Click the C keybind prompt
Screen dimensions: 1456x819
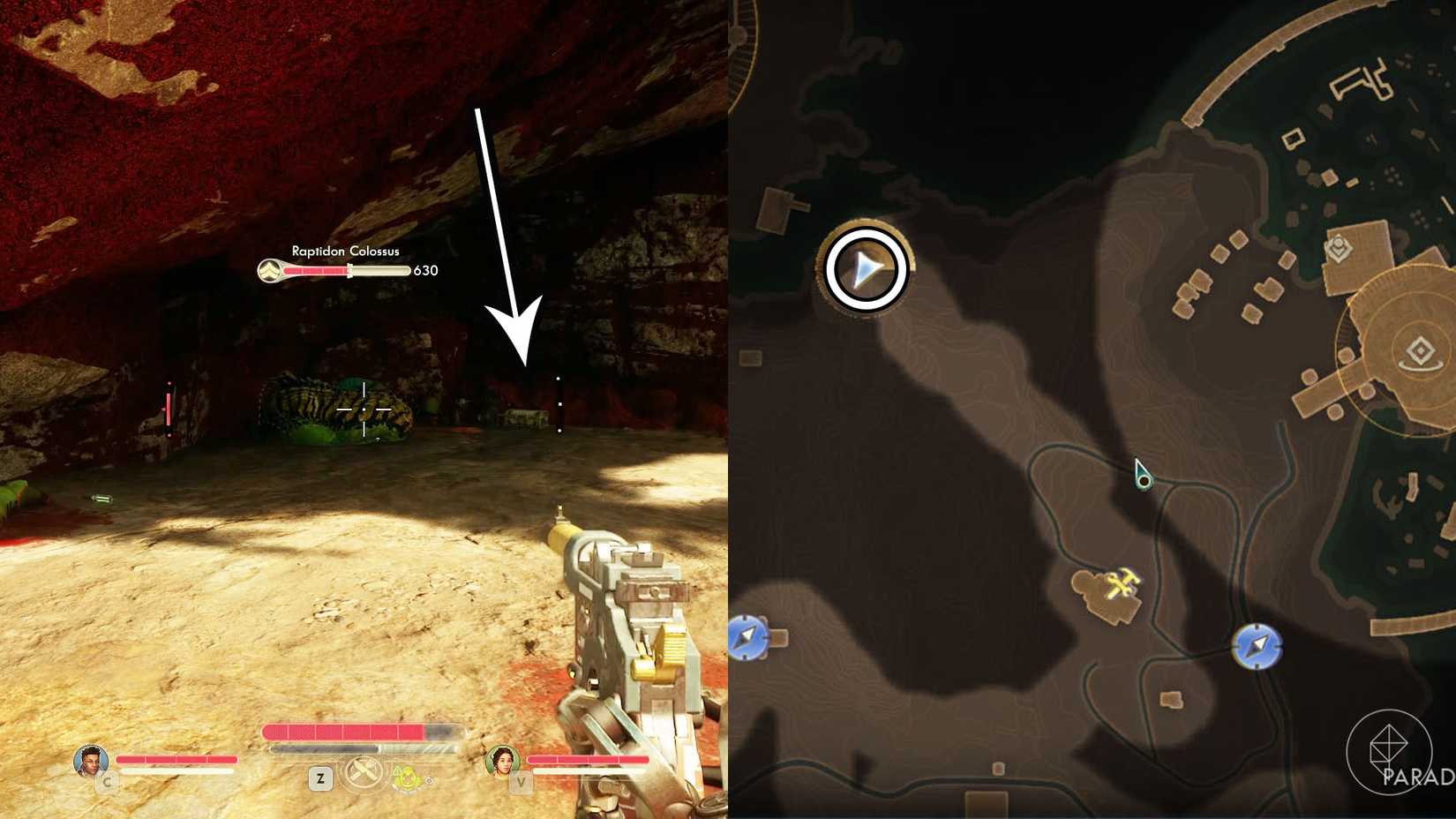tap(108, 780)
